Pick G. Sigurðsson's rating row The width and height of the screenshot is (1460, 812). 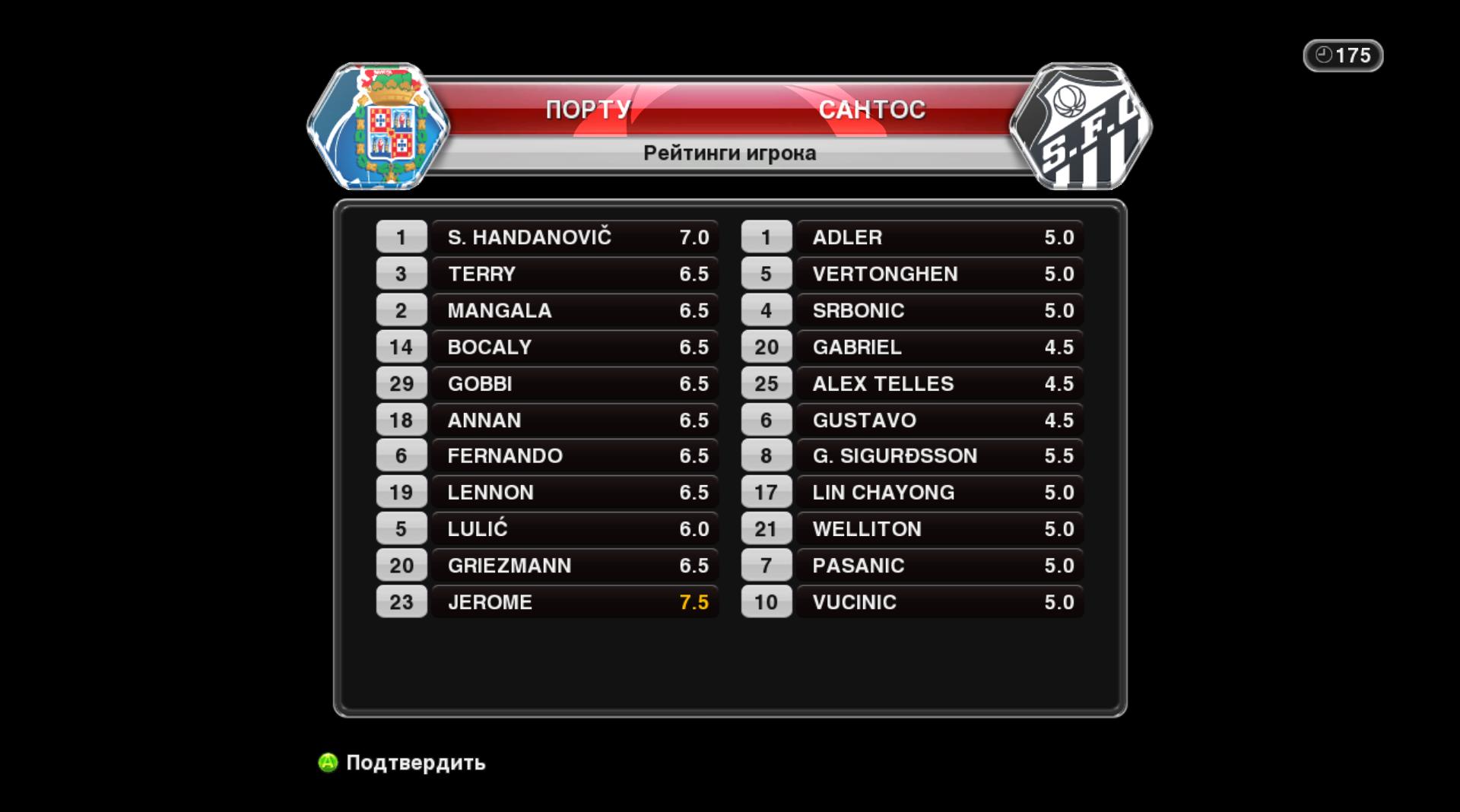click(940, 455)
